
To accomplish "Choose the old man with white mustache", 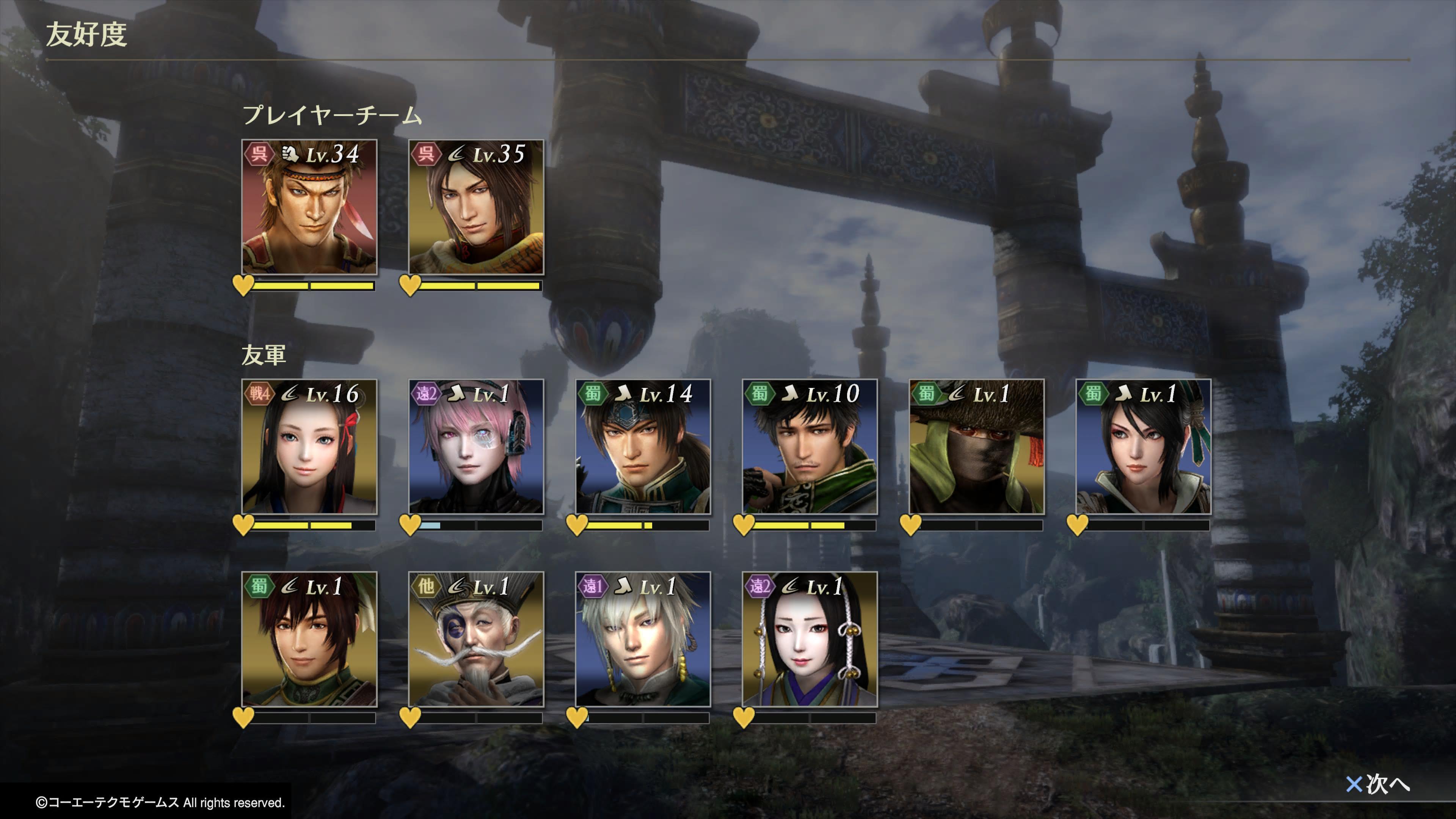I will pyautogui.click(x=476, y=639).
